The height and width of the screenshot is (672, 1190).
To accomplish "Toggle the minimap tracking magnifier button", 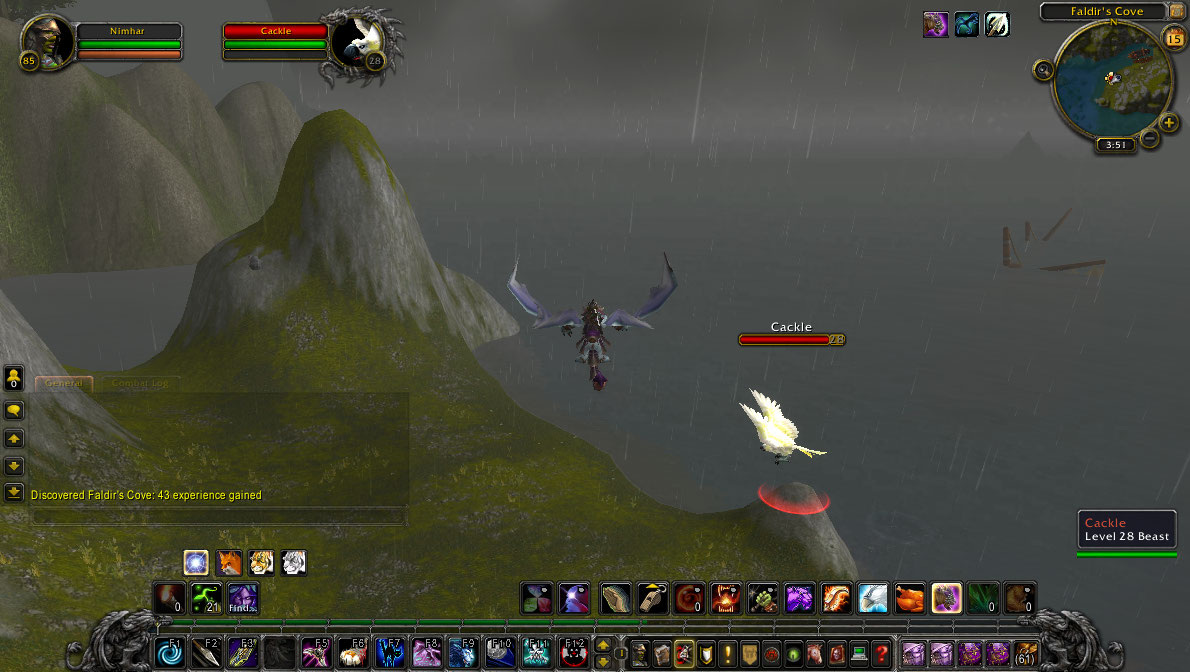I will coord(1044,70).
